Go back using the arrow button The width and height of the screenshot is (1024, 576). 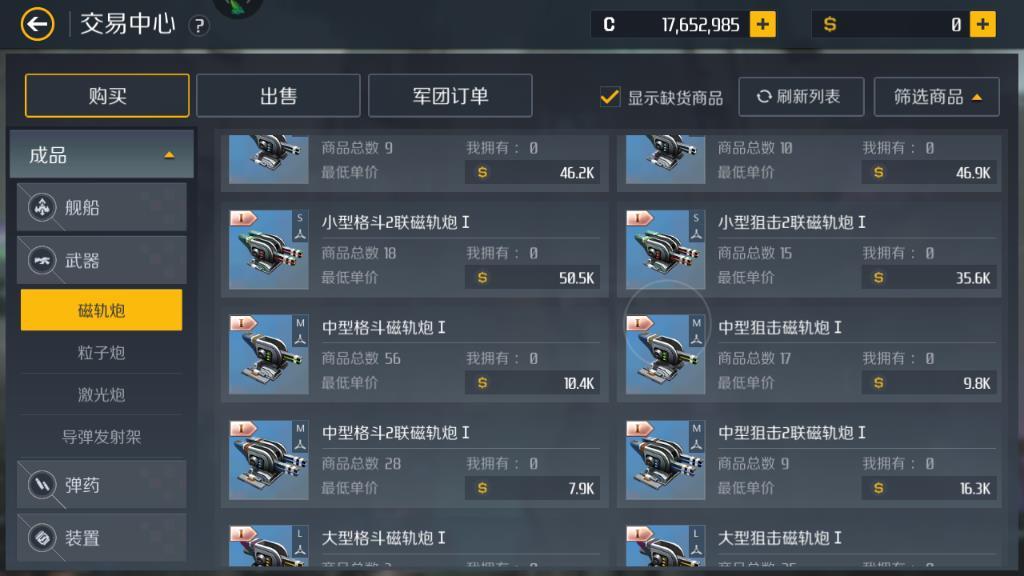pos(37,24)
